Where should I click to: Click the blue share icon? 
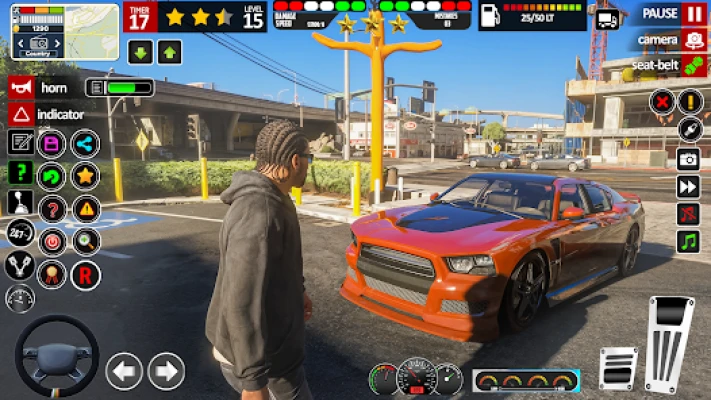(85, 144)
